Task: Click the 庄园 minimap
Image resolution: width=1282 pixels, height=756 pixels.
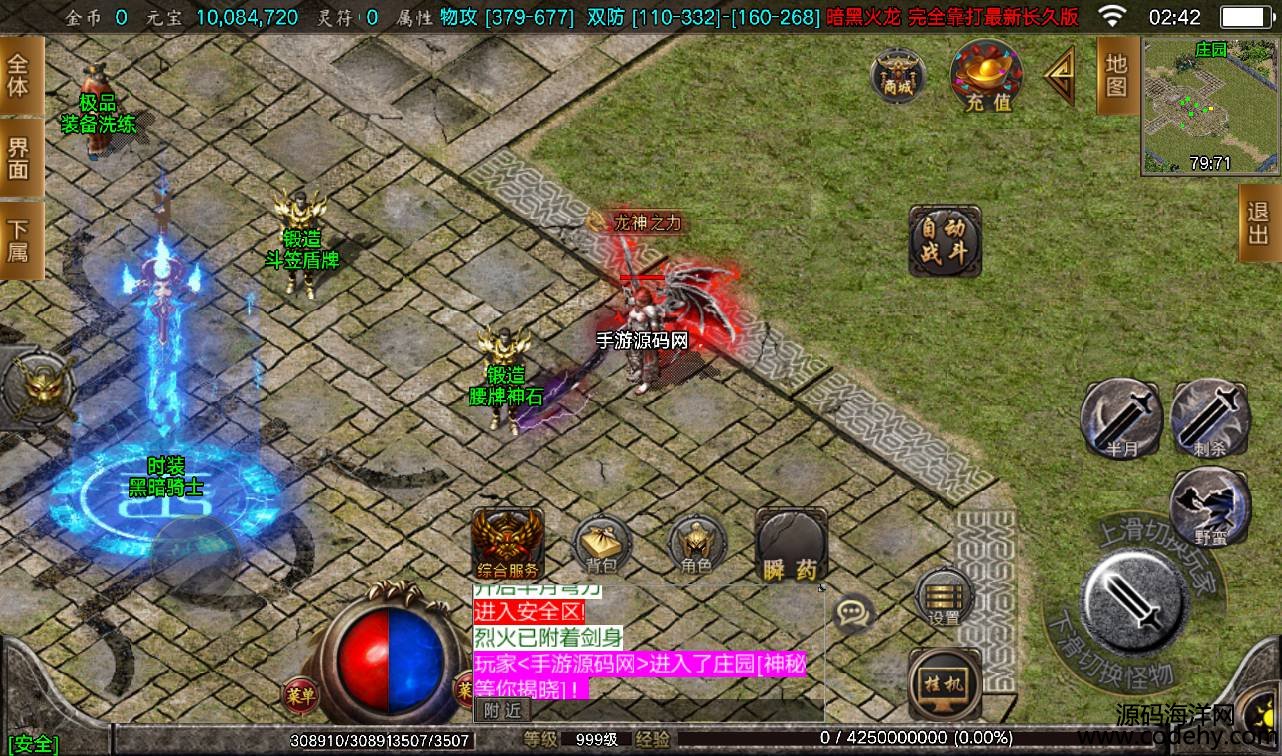Action: 1211,106
